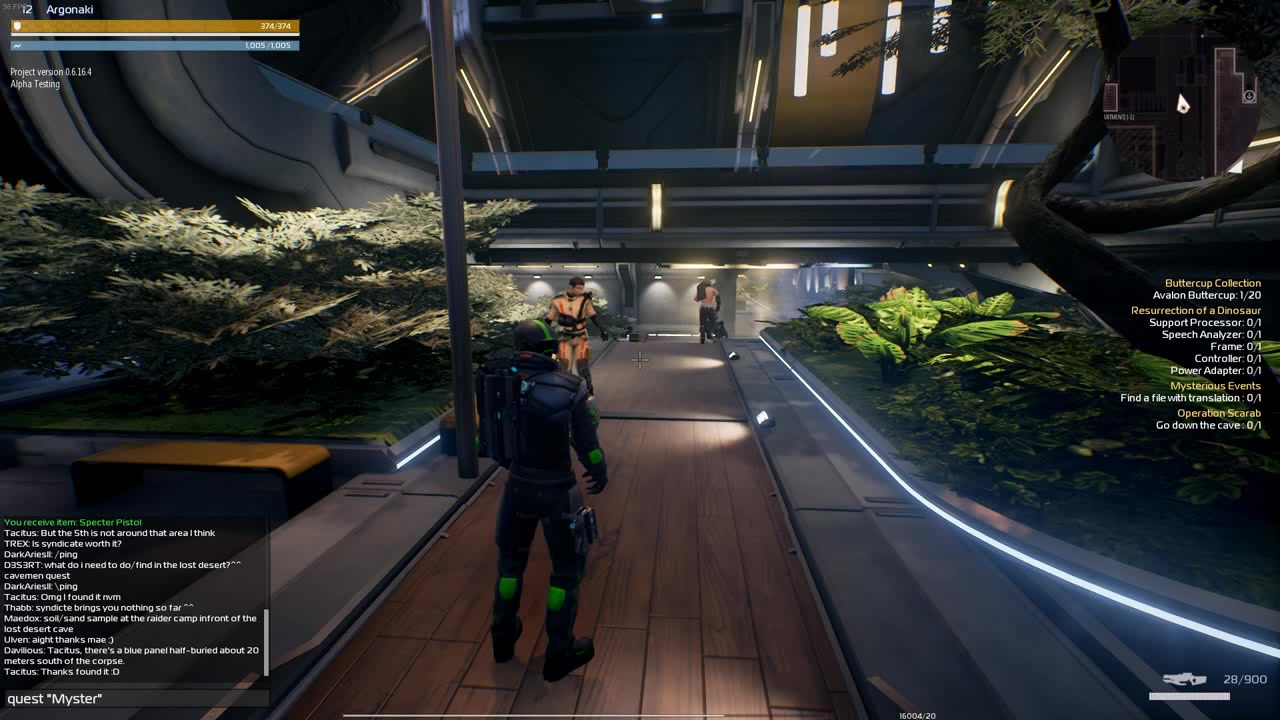
Task: Click the Specter Pistol item notification
Action: [73, 522]
